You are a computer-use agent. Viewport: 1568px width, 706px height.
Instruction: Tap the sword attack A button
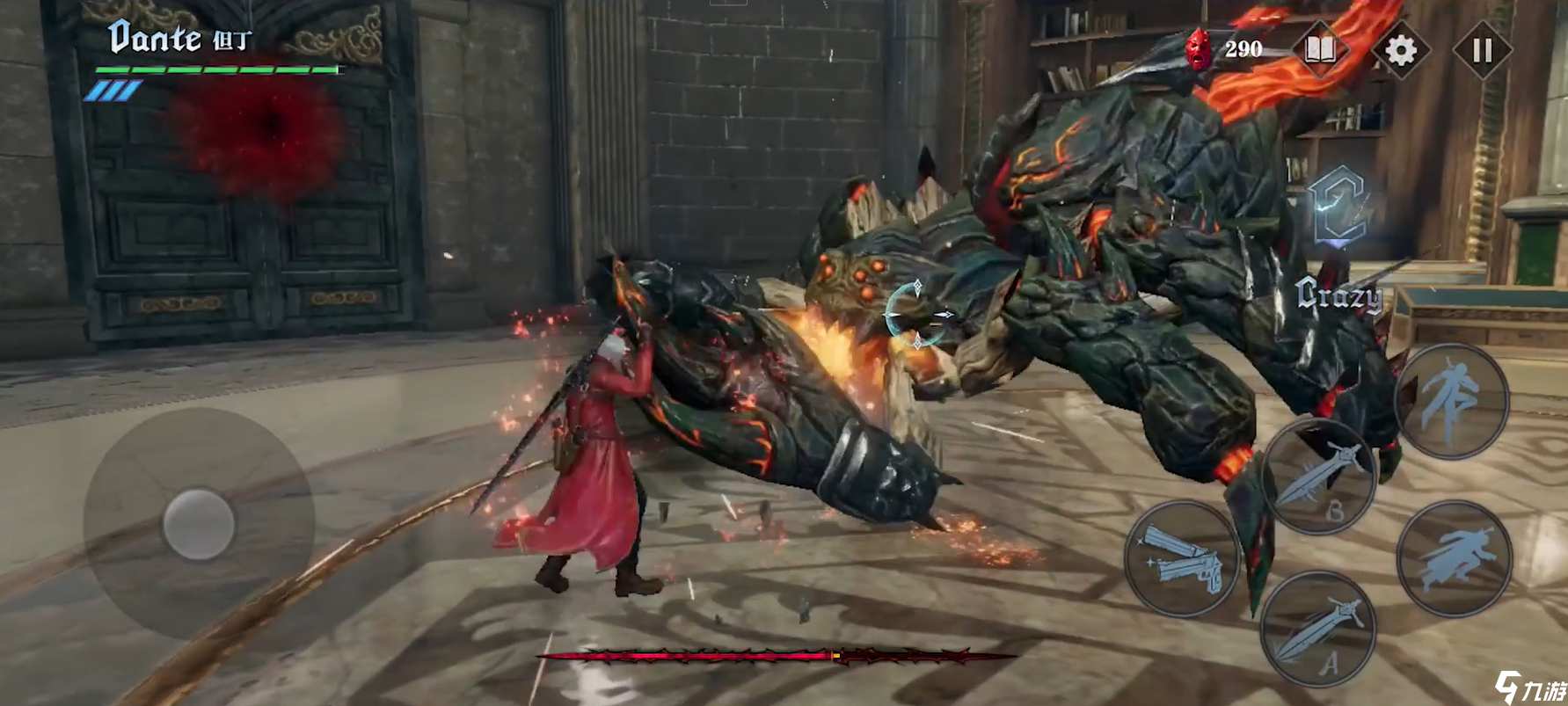(1317, 630)
